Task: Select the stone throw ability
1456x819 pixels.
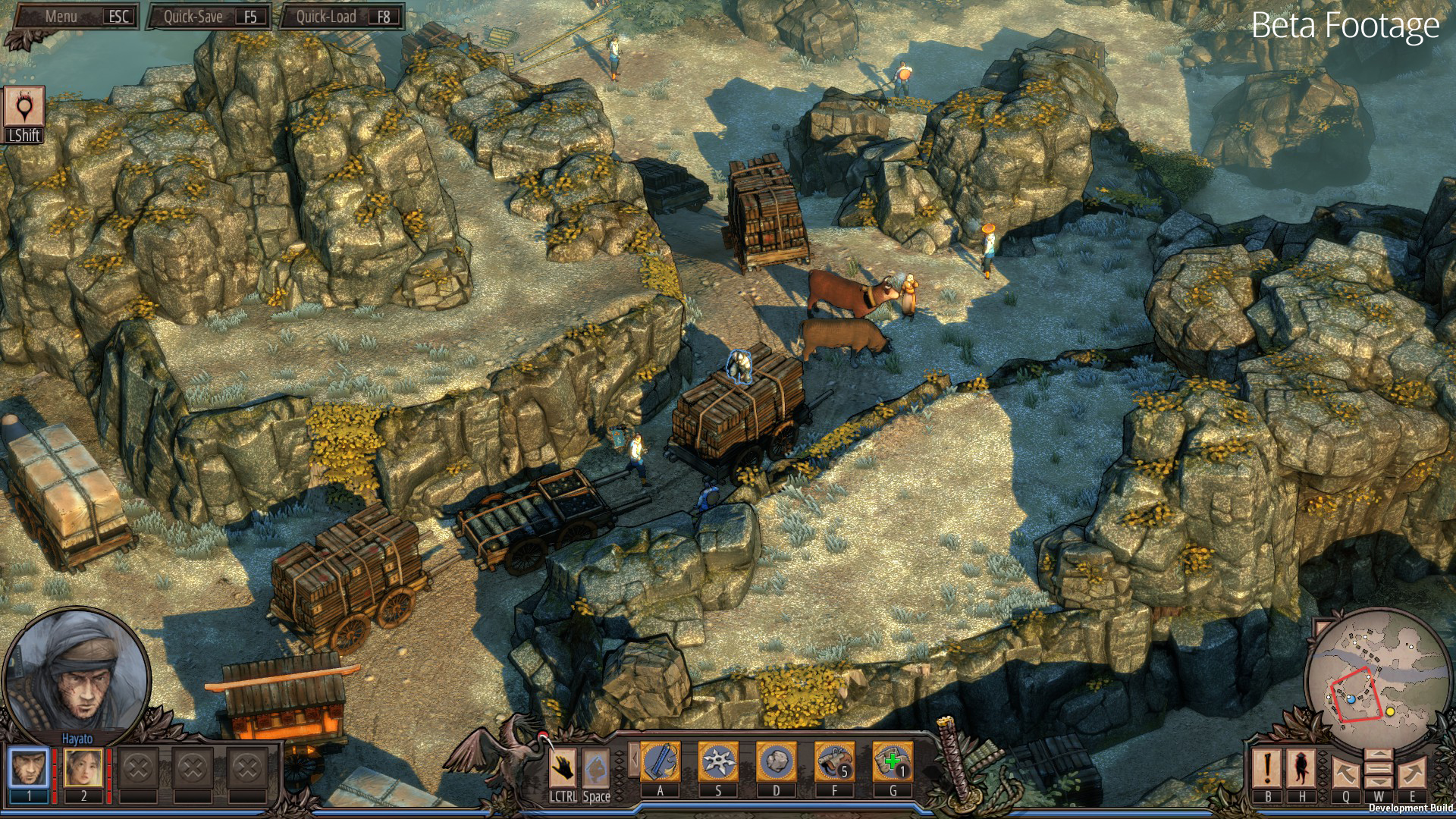Action: [x=776, y=761]
